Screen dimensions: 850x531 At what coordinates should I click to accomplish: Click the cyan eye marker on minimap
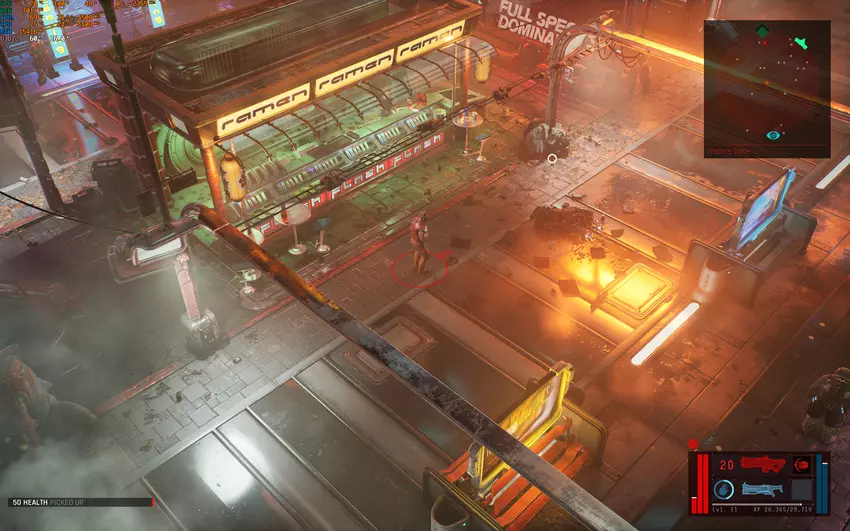(x=773, y=135)
